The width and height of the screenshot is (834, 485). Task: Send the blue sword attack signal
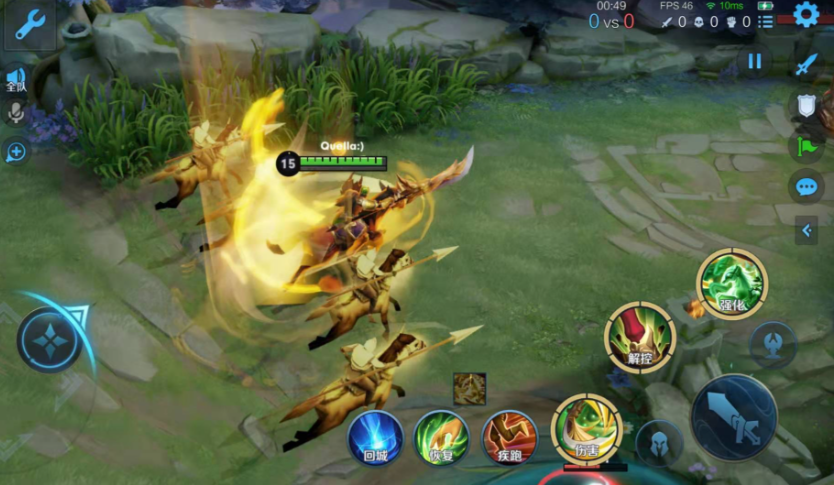tap(806, 65)
